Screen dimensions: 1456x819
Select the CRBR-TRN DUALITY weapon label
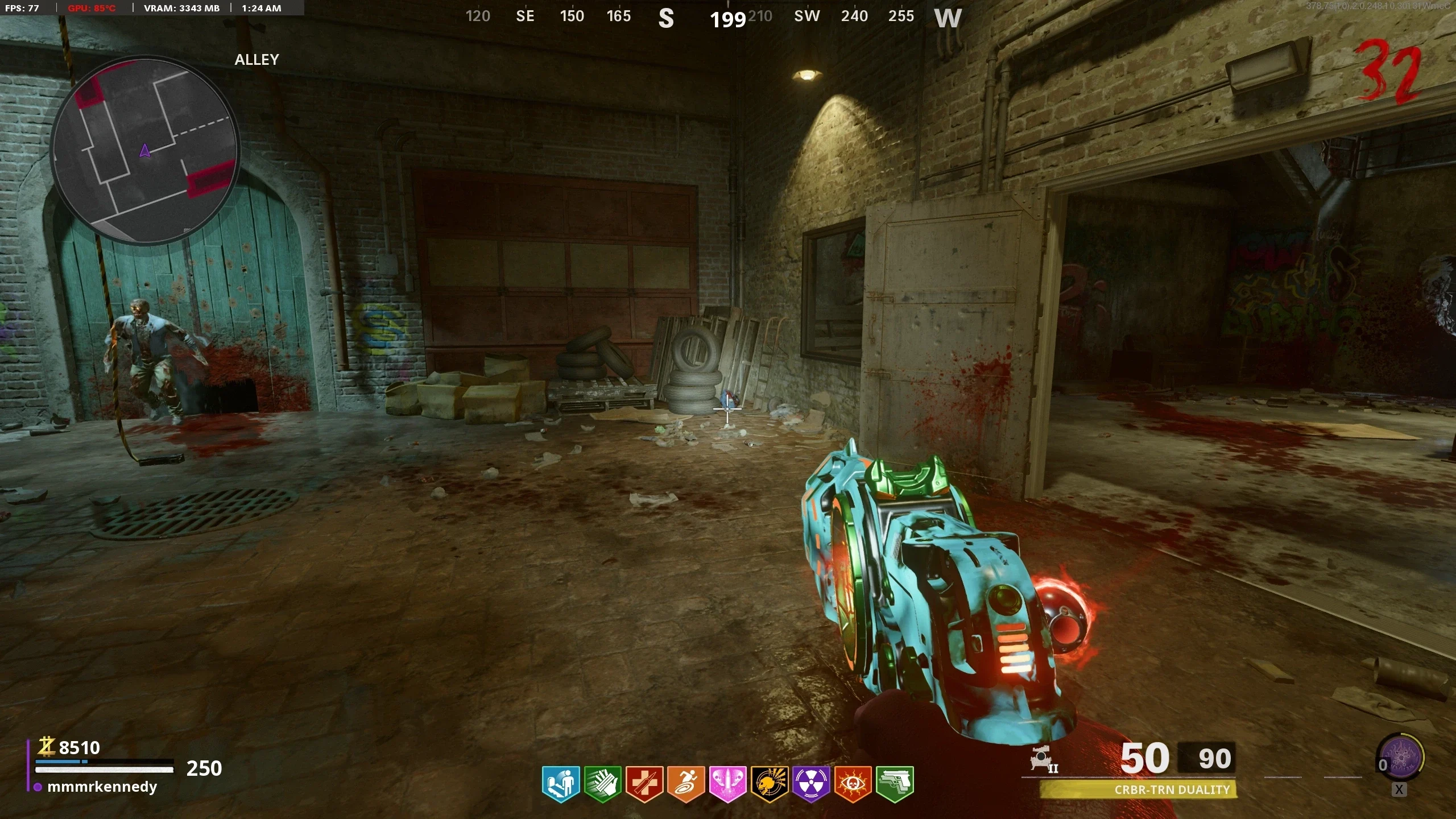(1172, 790)
